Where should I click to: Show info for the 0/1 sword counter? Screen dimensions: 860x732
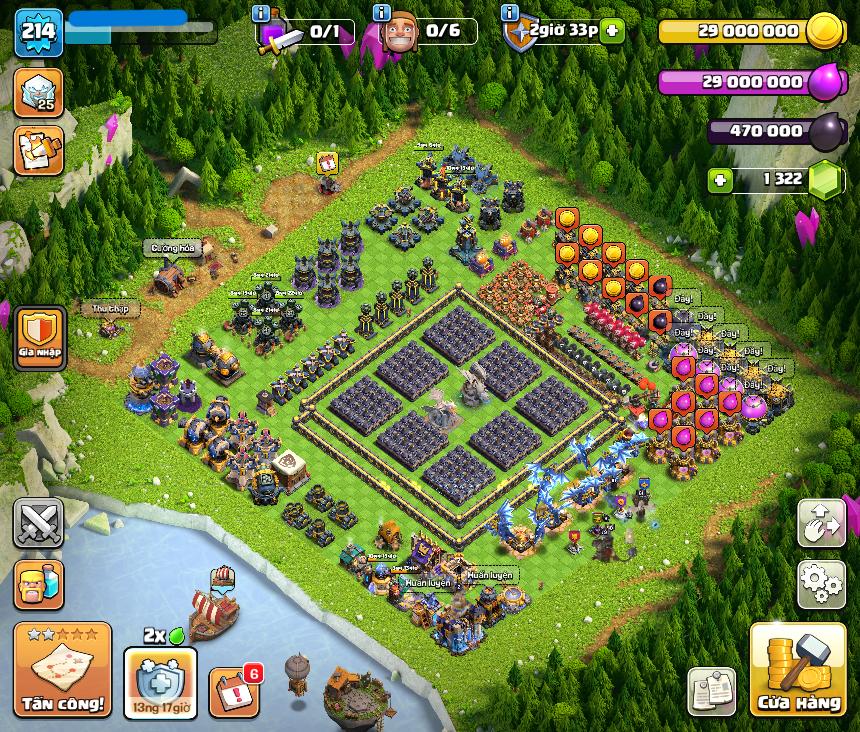coord(262,13)
